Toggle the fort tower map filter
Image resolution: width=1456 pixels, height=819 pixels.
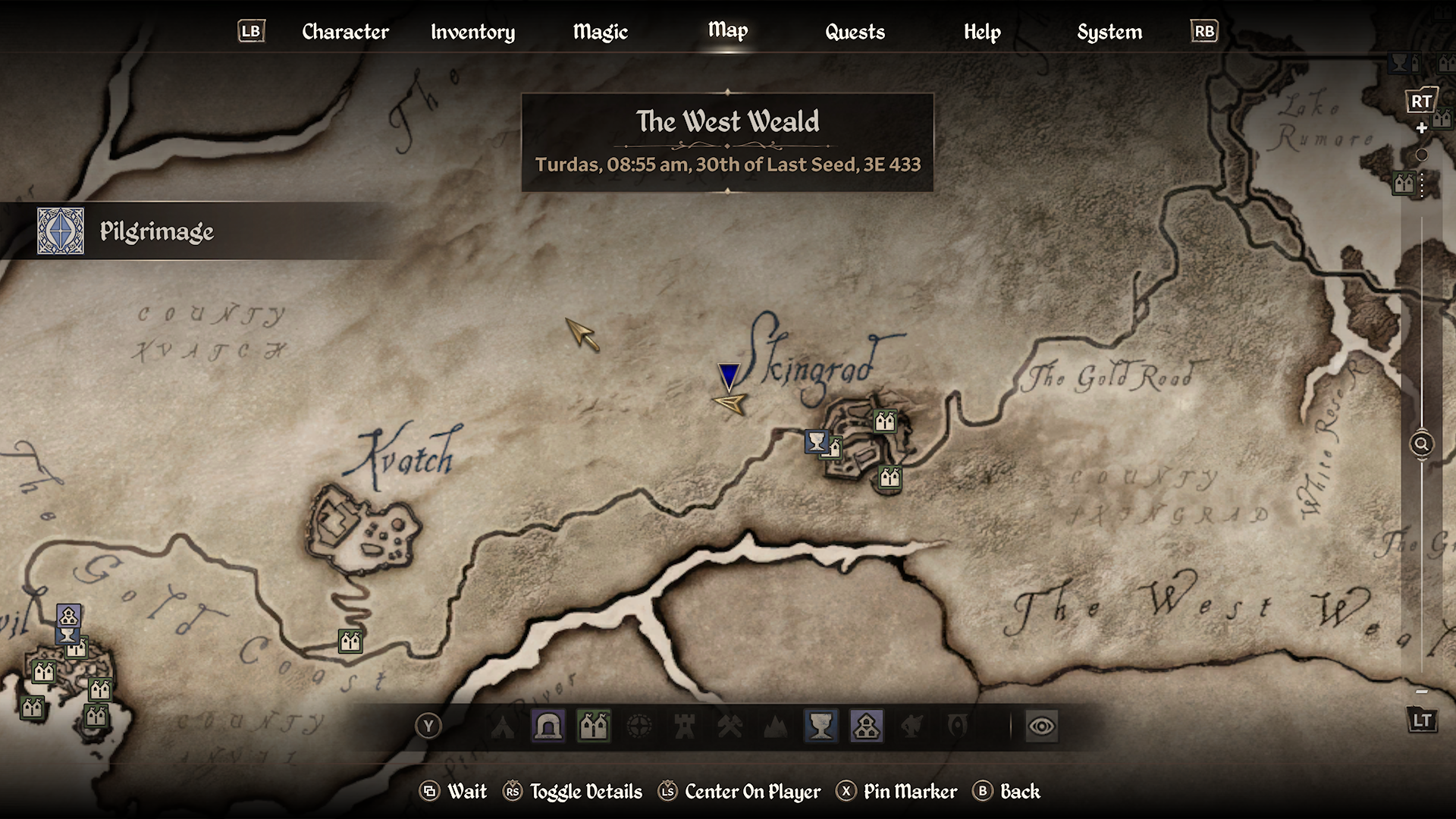click(x=685, y=726)
